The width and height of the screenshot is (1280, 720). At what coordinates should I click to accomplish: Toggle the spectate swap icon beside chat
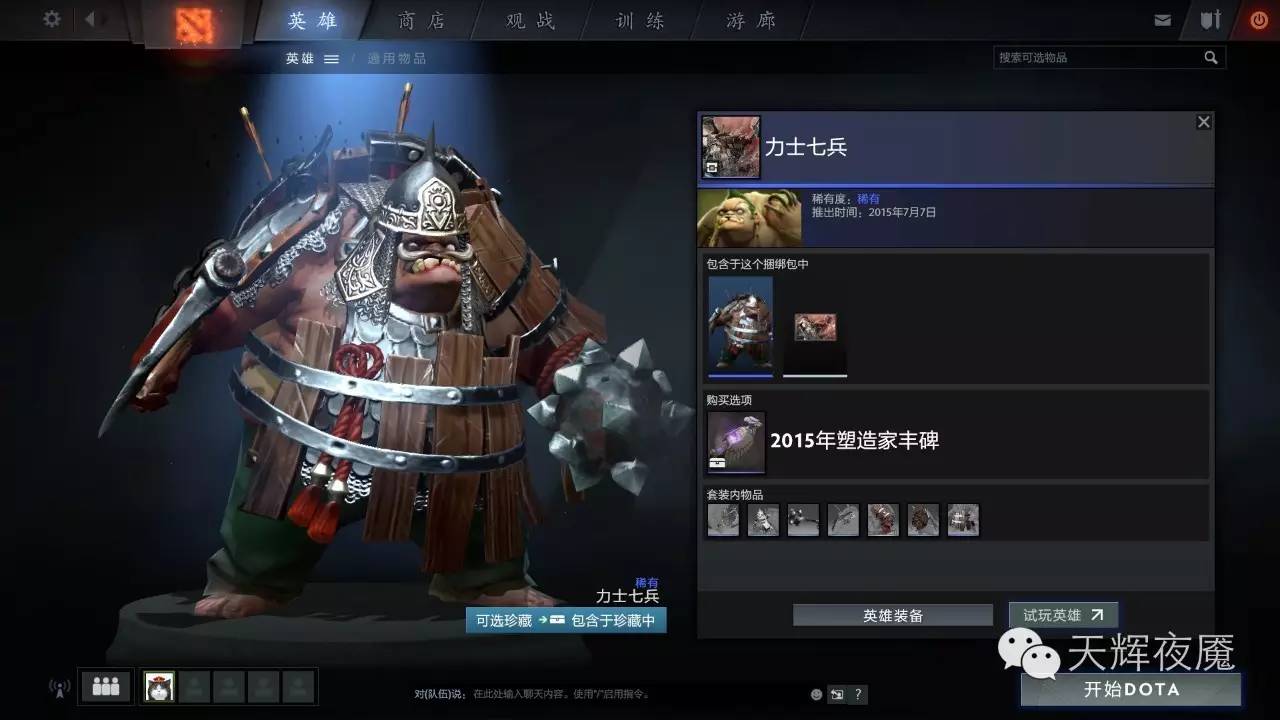point(836,693)
